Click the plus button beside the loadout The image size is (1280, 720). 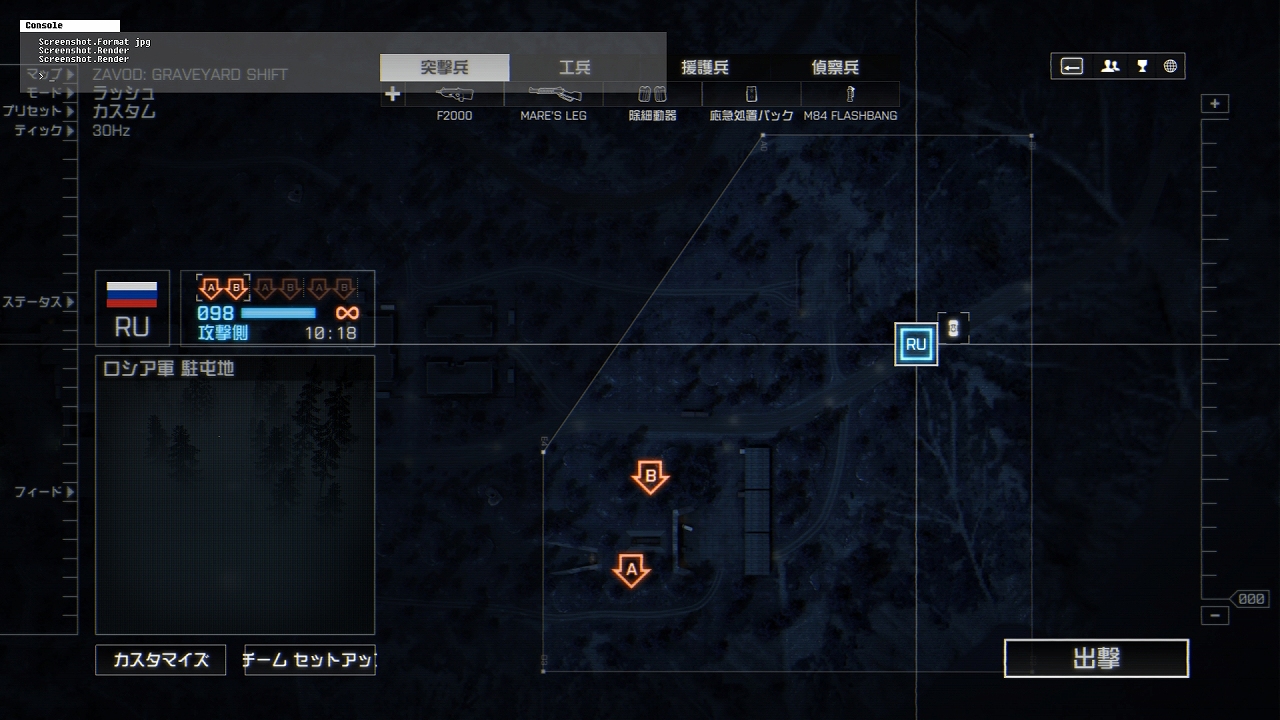[392, 95]
